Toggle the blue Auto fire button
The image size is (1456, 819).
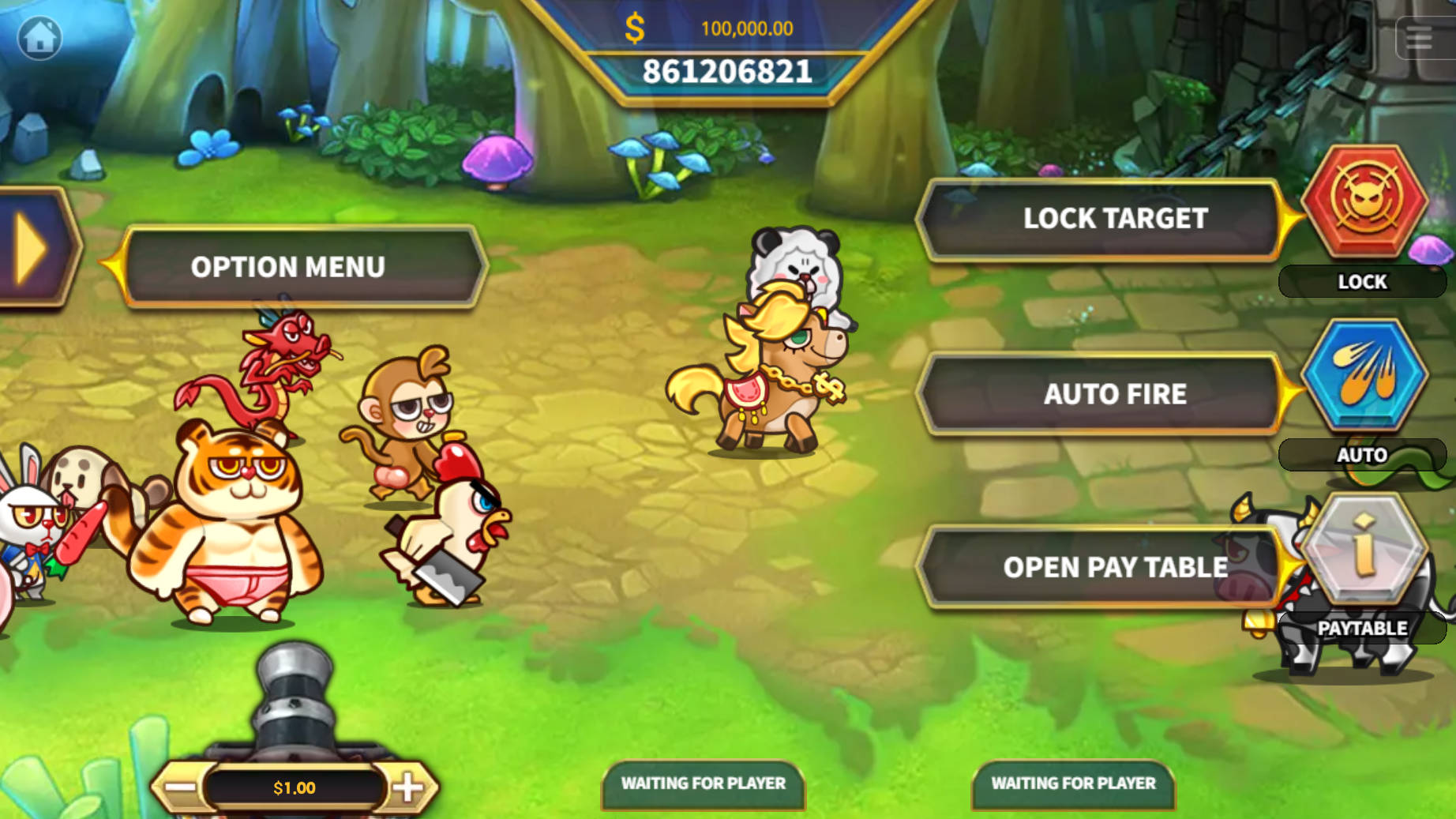click(1364, 374)
